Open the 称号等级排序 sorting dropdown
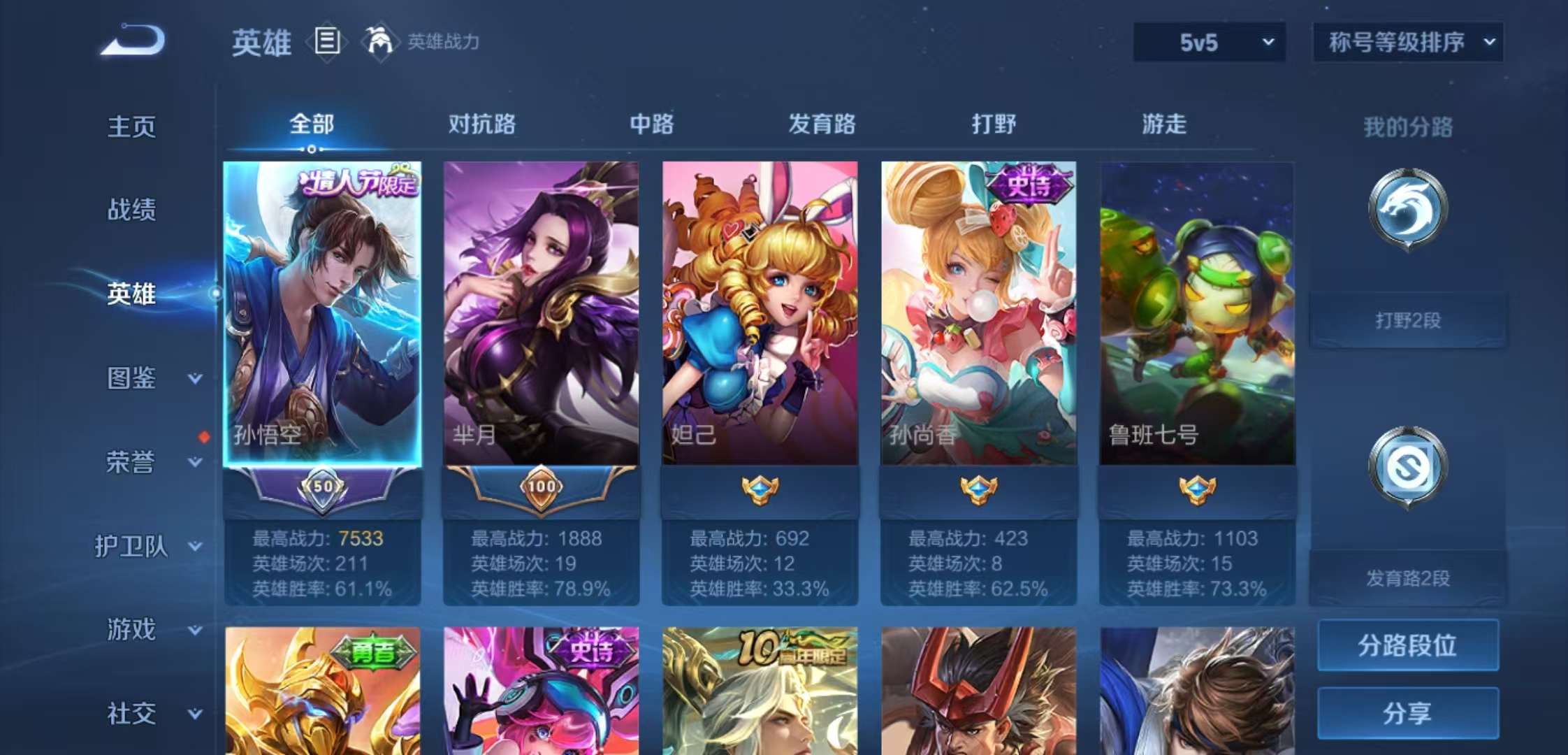Image resolution: width=1568 pixels, height=755 pixels. coord(1407,42)
